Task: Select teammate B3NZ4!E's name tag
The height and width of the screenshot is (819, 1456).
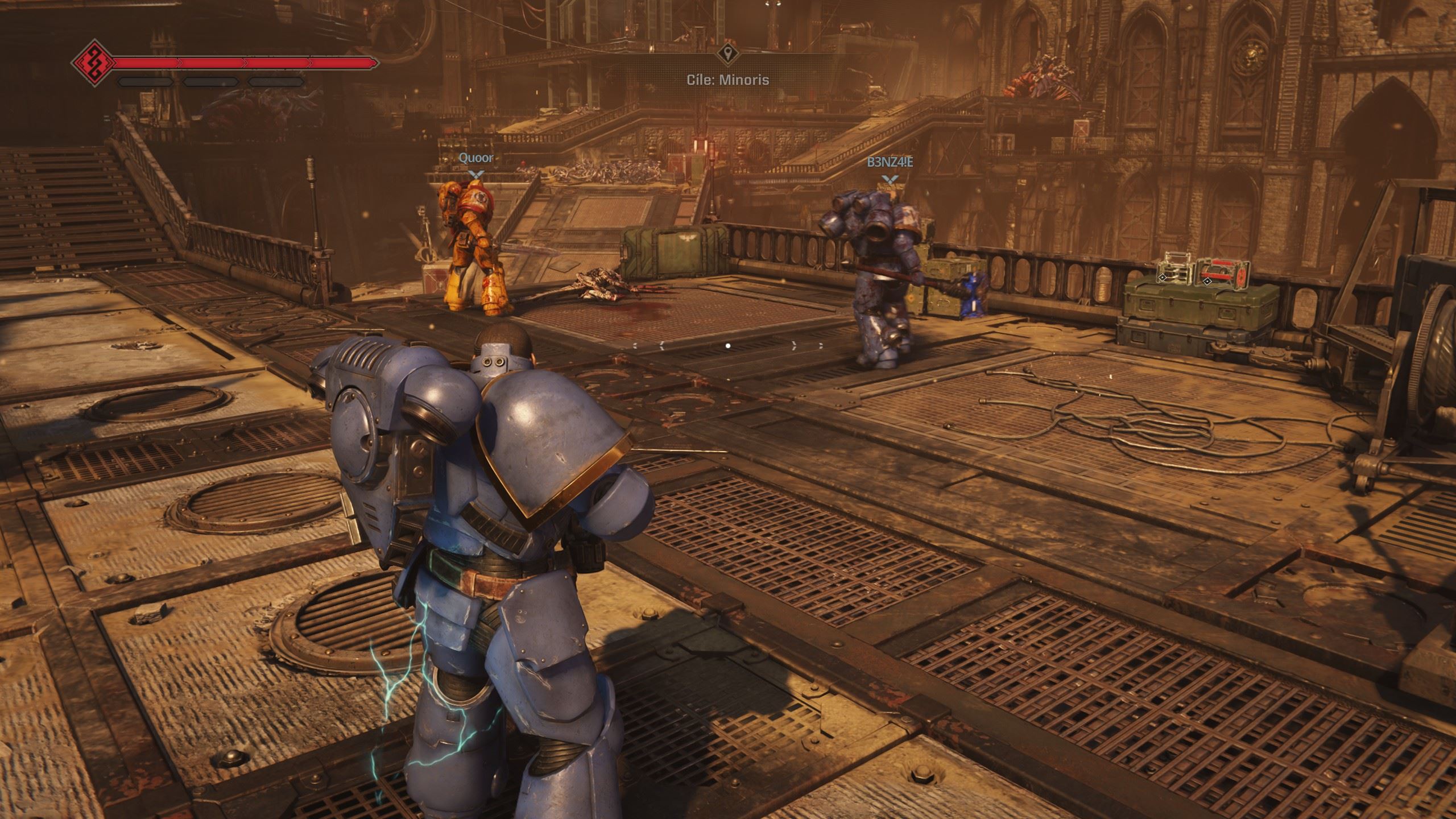Action: (x=890, y=163)
